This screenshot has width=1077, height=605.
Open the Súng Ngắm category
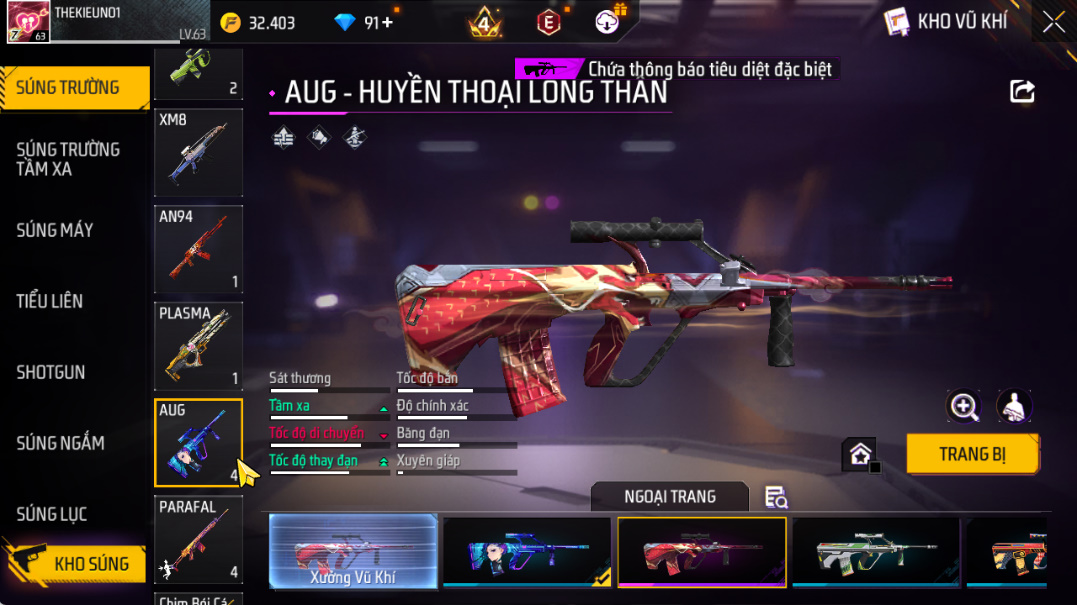coord(60,443)
